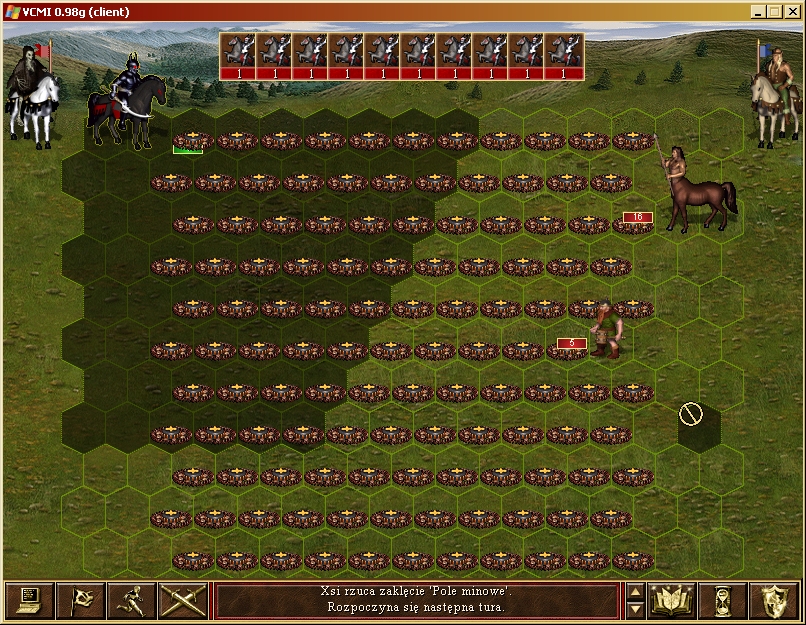Surrender the battle with the flag button
Image resolution: width=806 pixels, height=625 pixels.
pos(80,600)
